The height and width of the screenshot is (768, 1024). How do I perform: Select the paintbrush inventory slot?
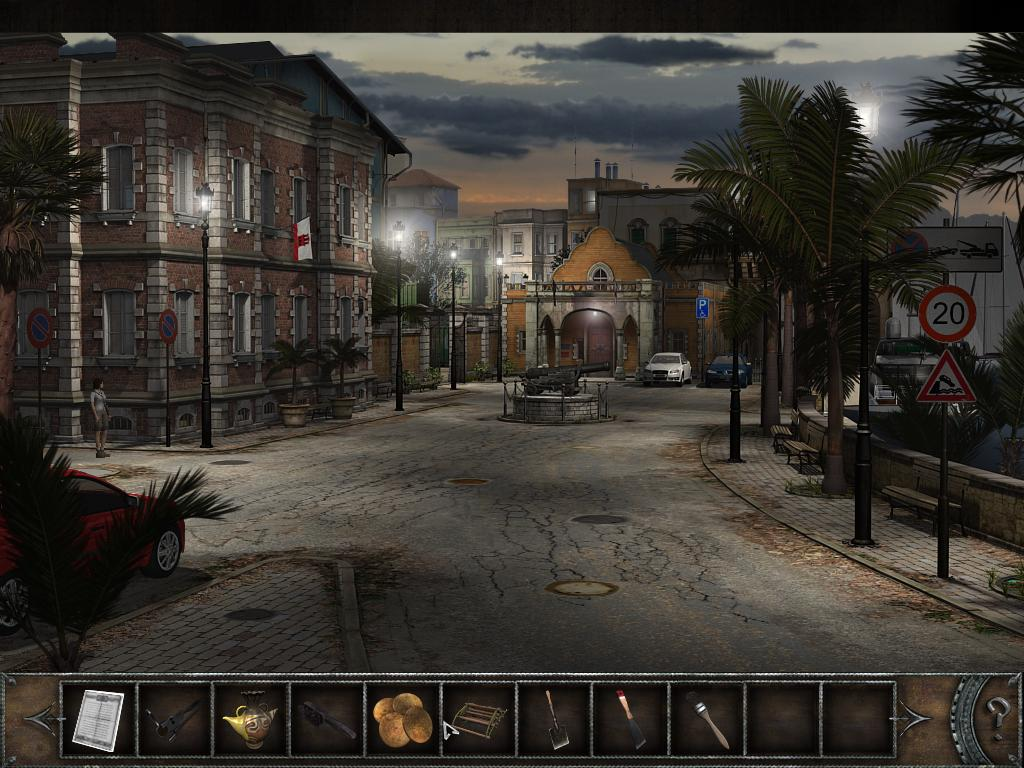707,719
